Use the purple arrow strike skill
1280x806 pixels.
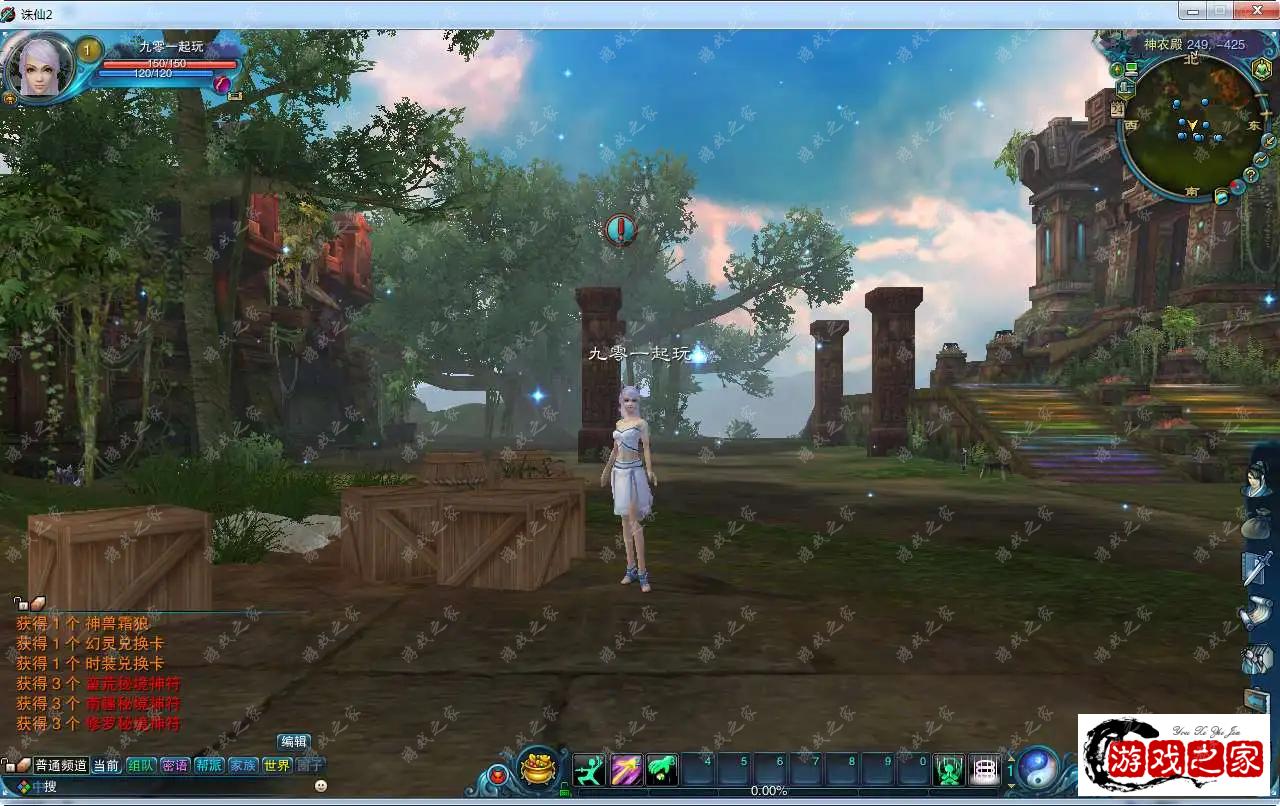(626, 769)
